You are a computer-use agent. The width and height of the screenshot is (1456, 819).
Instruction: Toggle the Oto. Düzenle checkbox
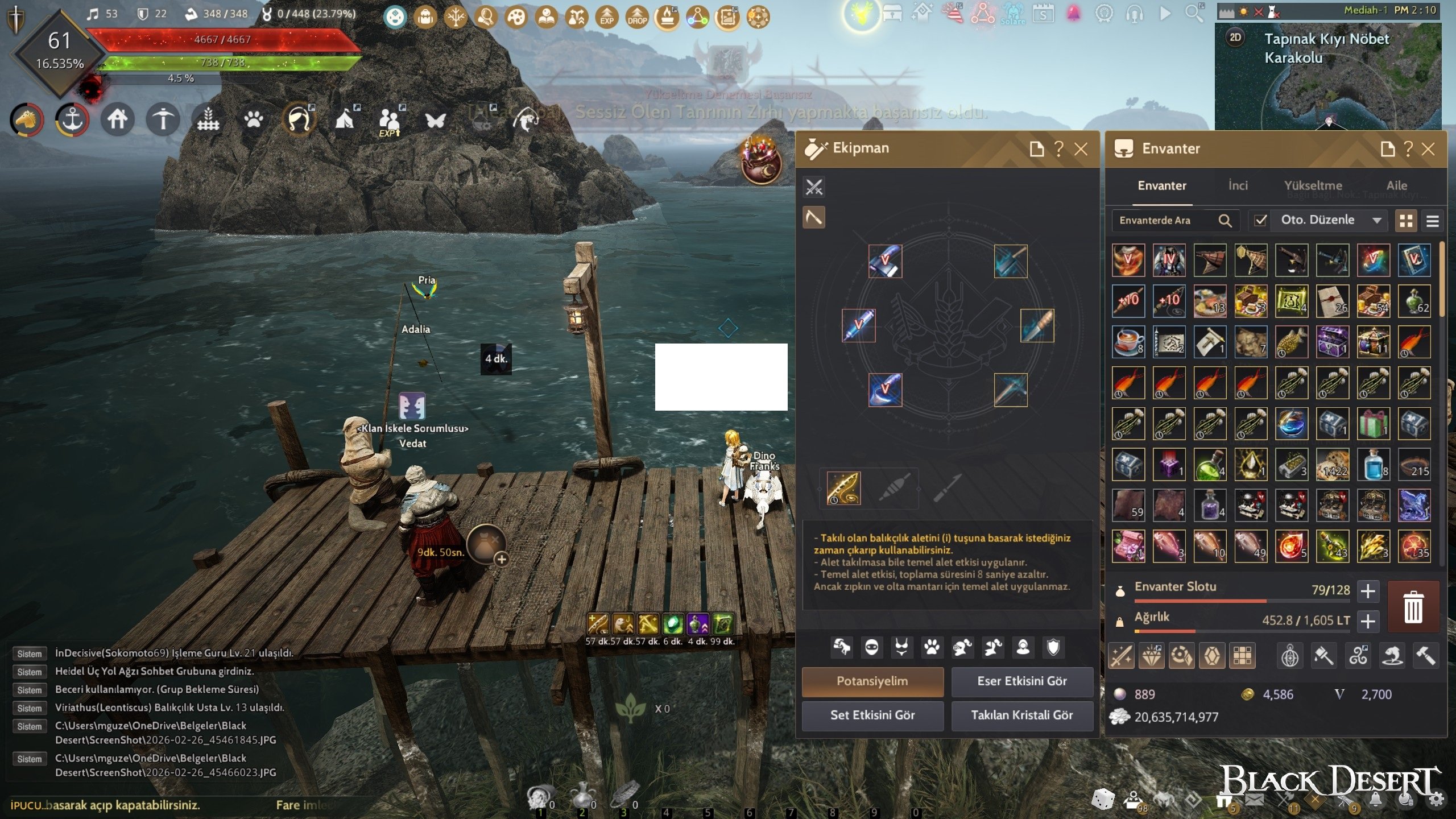click(x=1260, y=220)
